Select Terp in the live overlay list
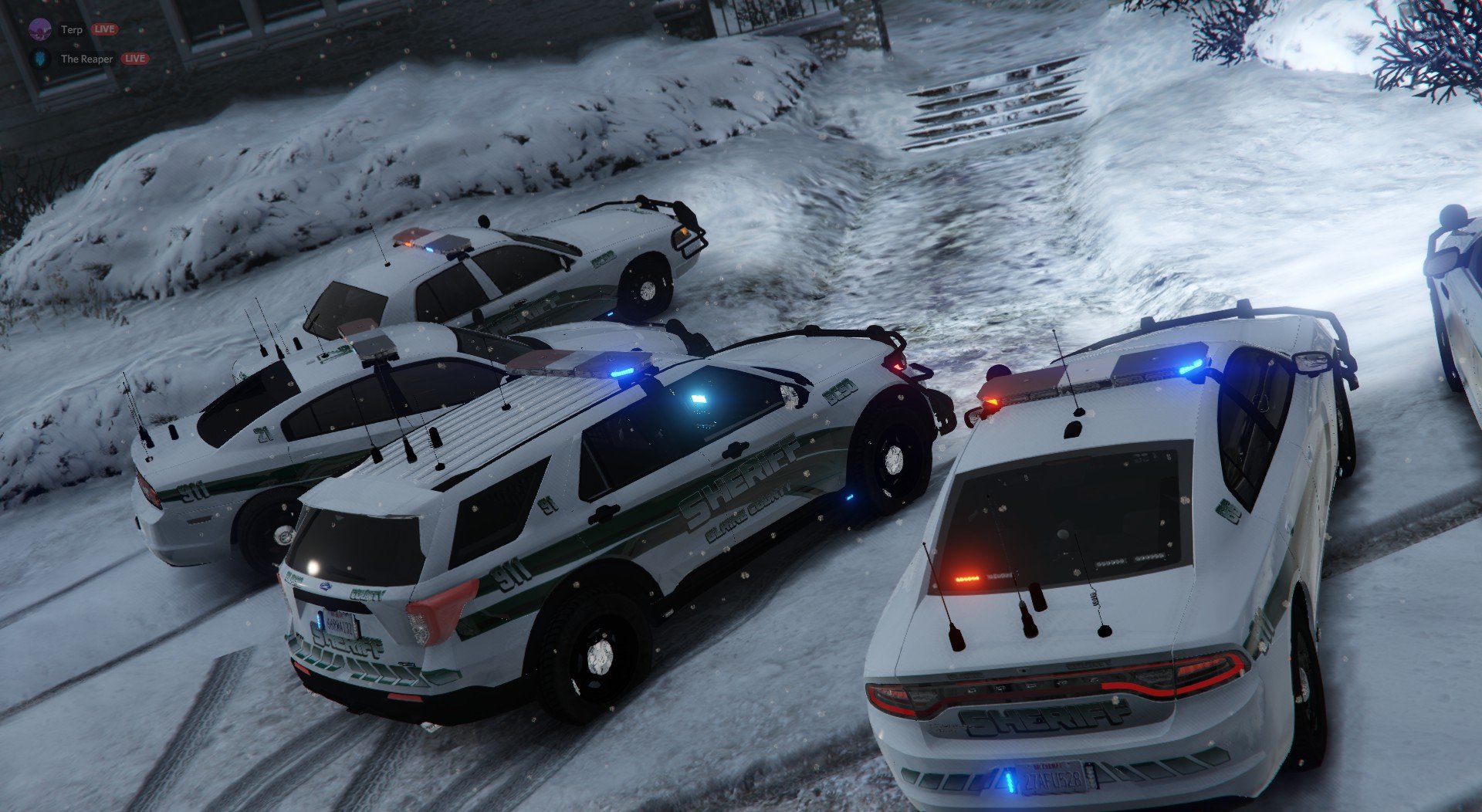Viewport: 1482px width, 812px height. pyautogui.click(x=71, y=29)
